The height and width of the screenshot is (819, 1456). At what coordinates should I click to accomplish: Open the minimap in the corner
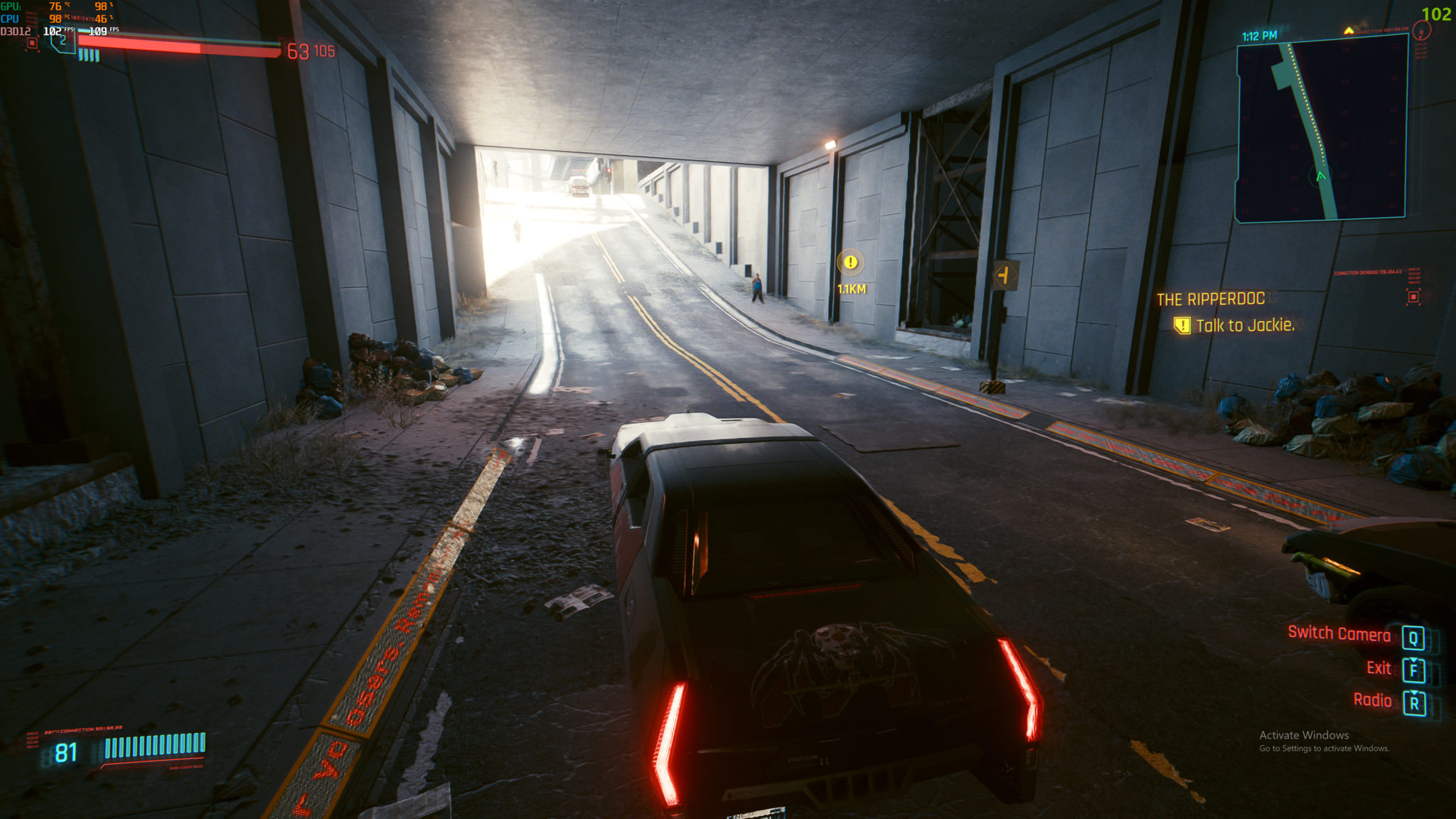click(x=1322, y=129)
